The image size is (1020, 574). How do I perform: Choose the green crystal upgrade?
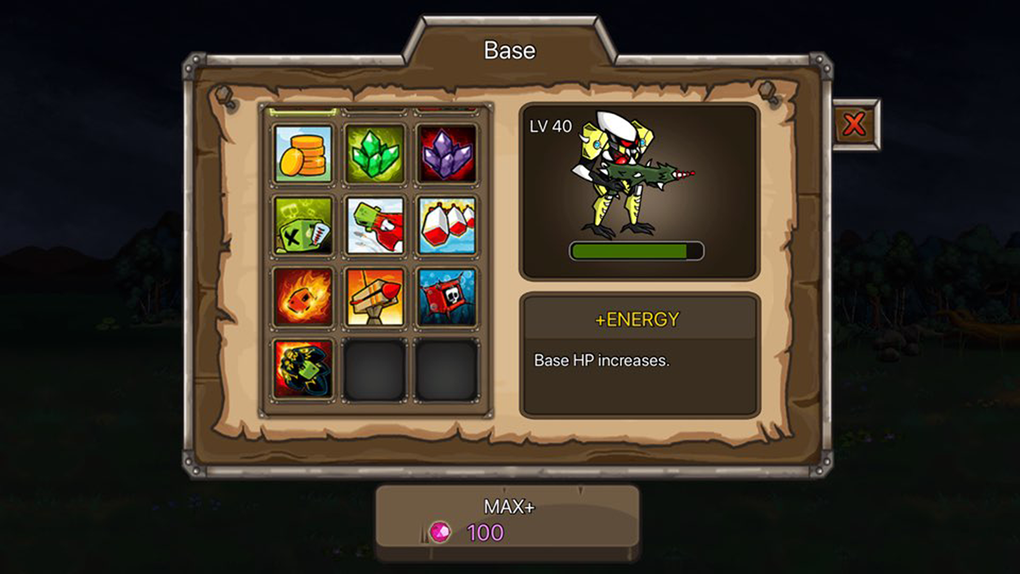tap(375, 154)
